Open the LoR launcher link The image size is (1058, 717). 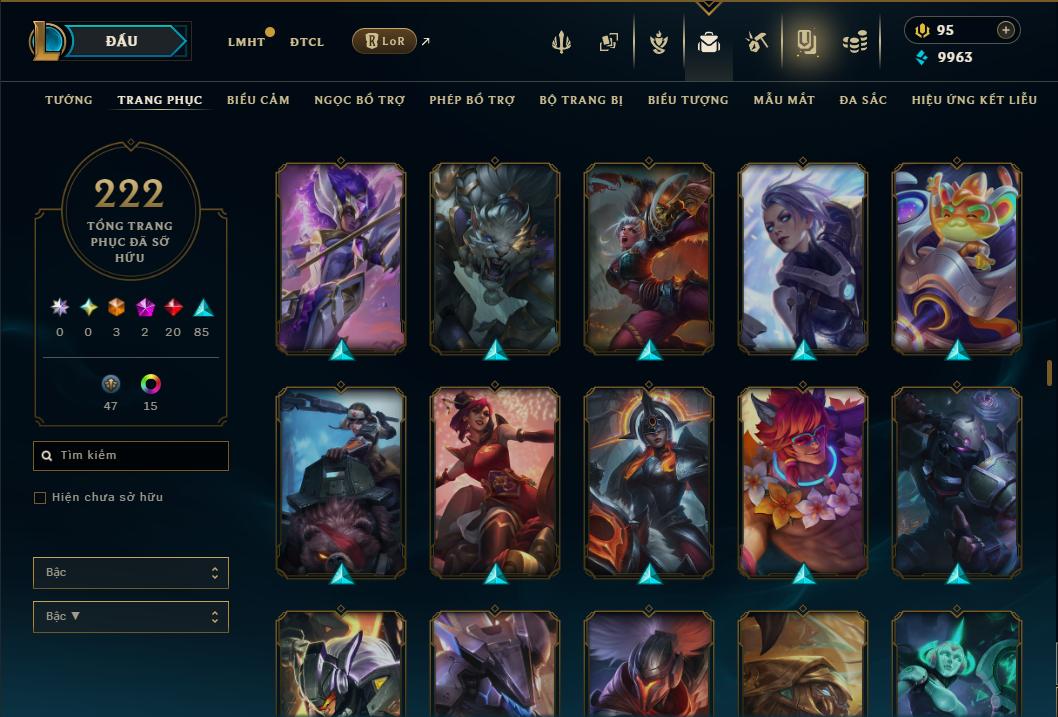(x=385, y=41)
